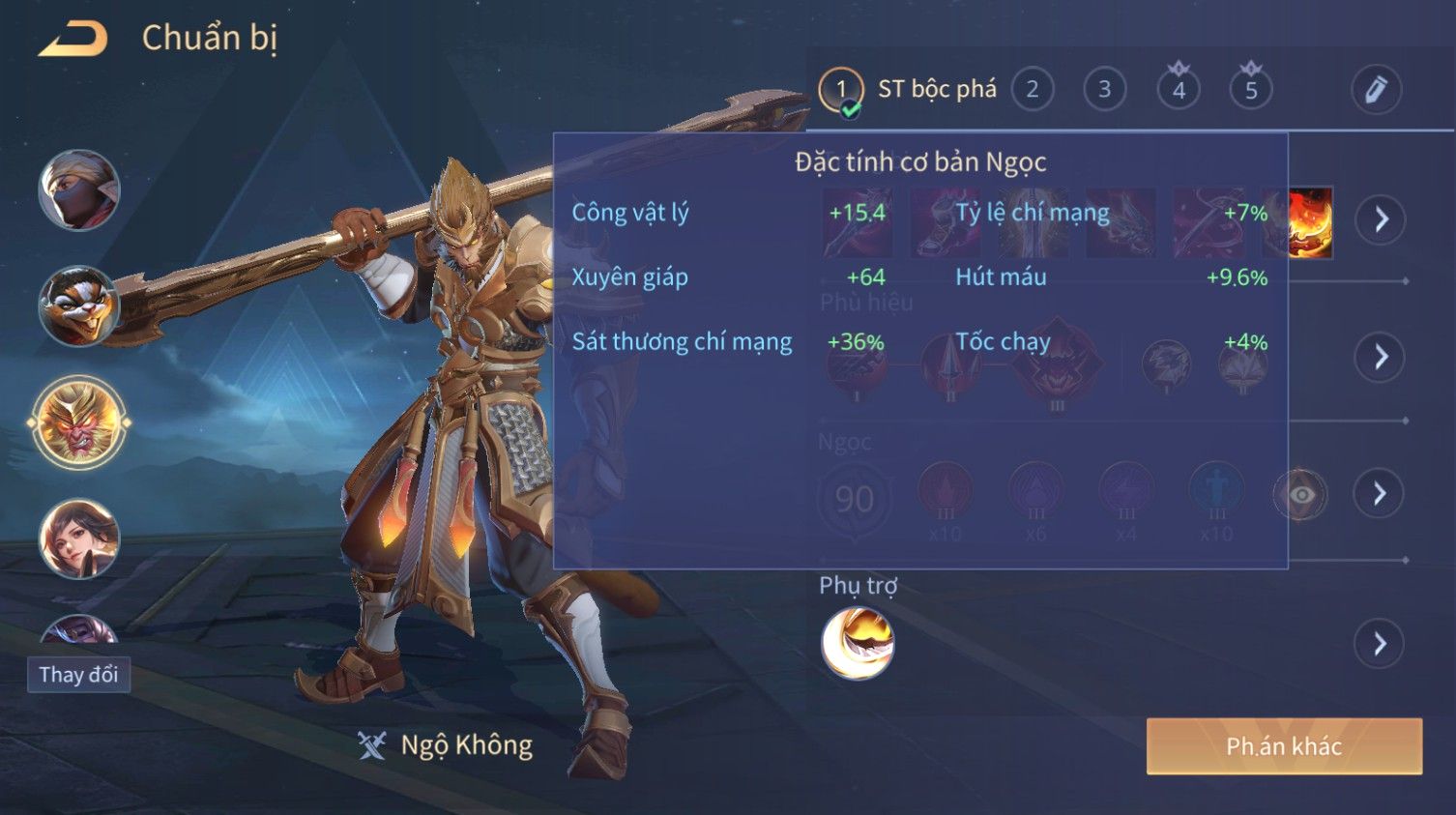
Task: Open the equipment build arrow
Action: coord(1380,219)
